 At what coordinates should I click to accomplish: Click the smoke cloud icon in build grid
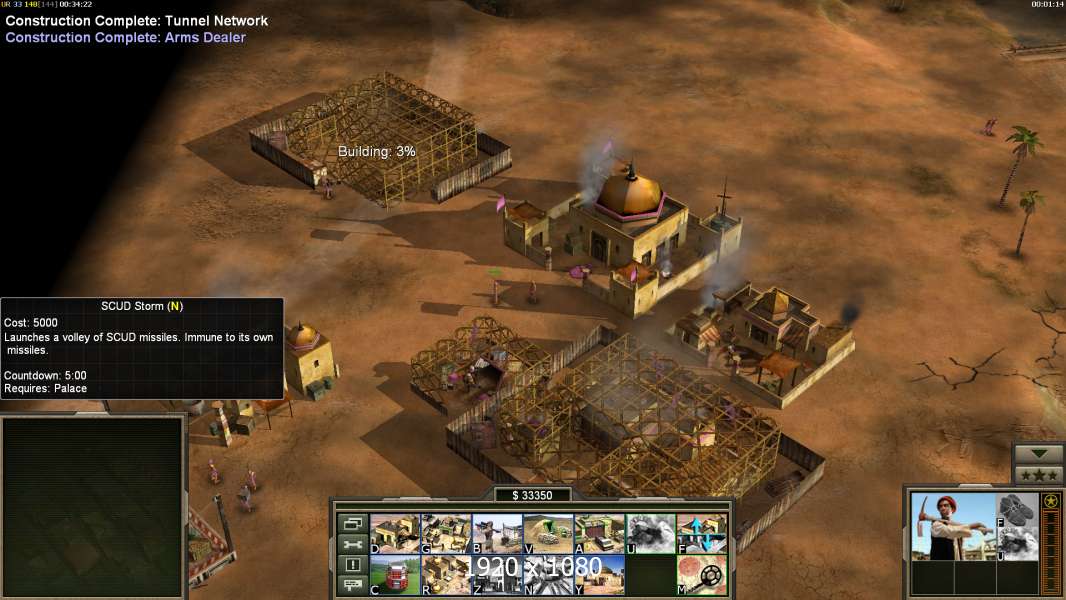[650, 533]
